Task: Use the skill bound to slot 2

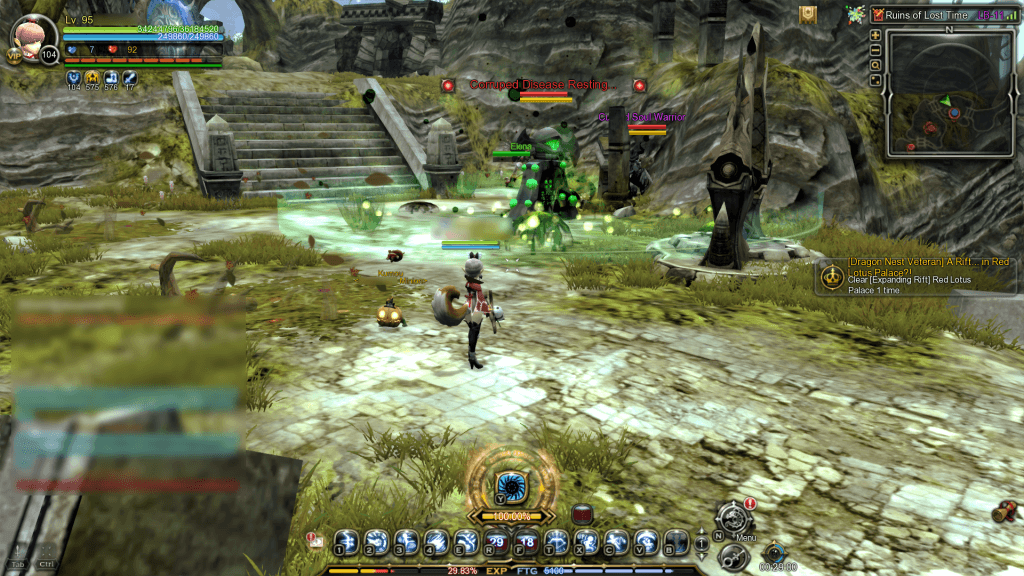Action: click(x=375, y=542)
